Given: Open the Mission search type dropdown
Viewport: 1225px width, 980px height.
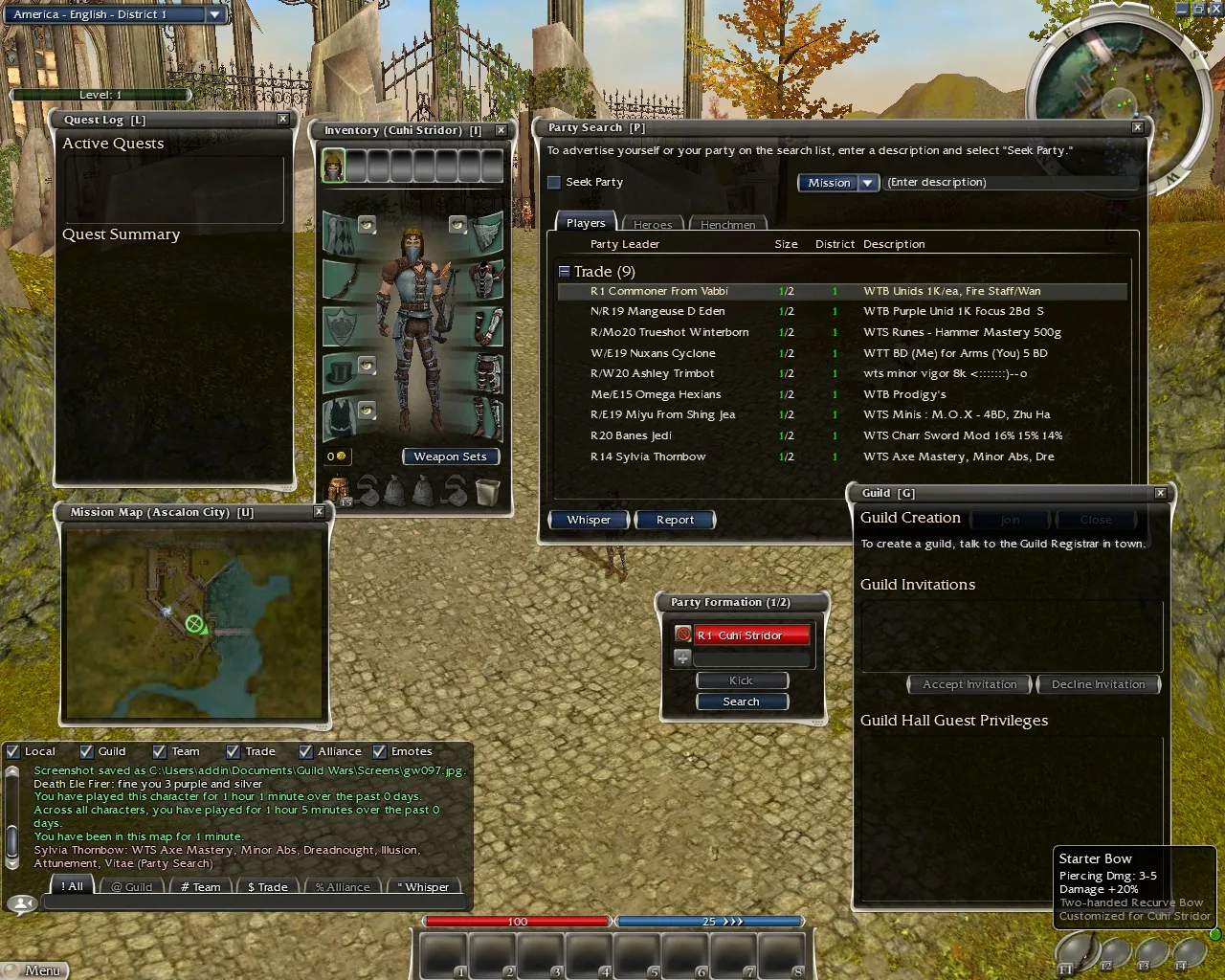Looking at the screenshot, I should (838, 183).
